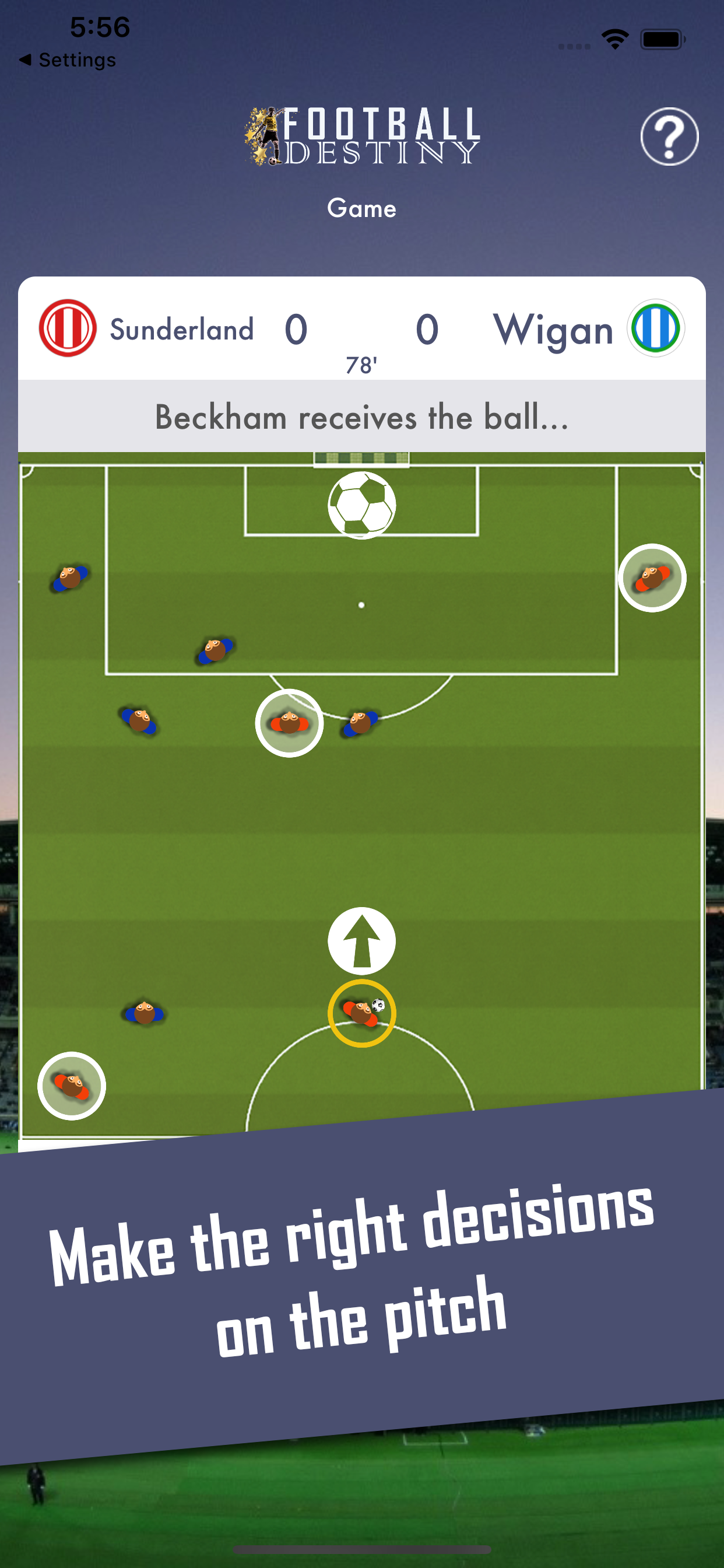The image size is (724, 1568).
Task: Pass to the circled teammate near the penalty arc
Action: [x=289, y=723]
